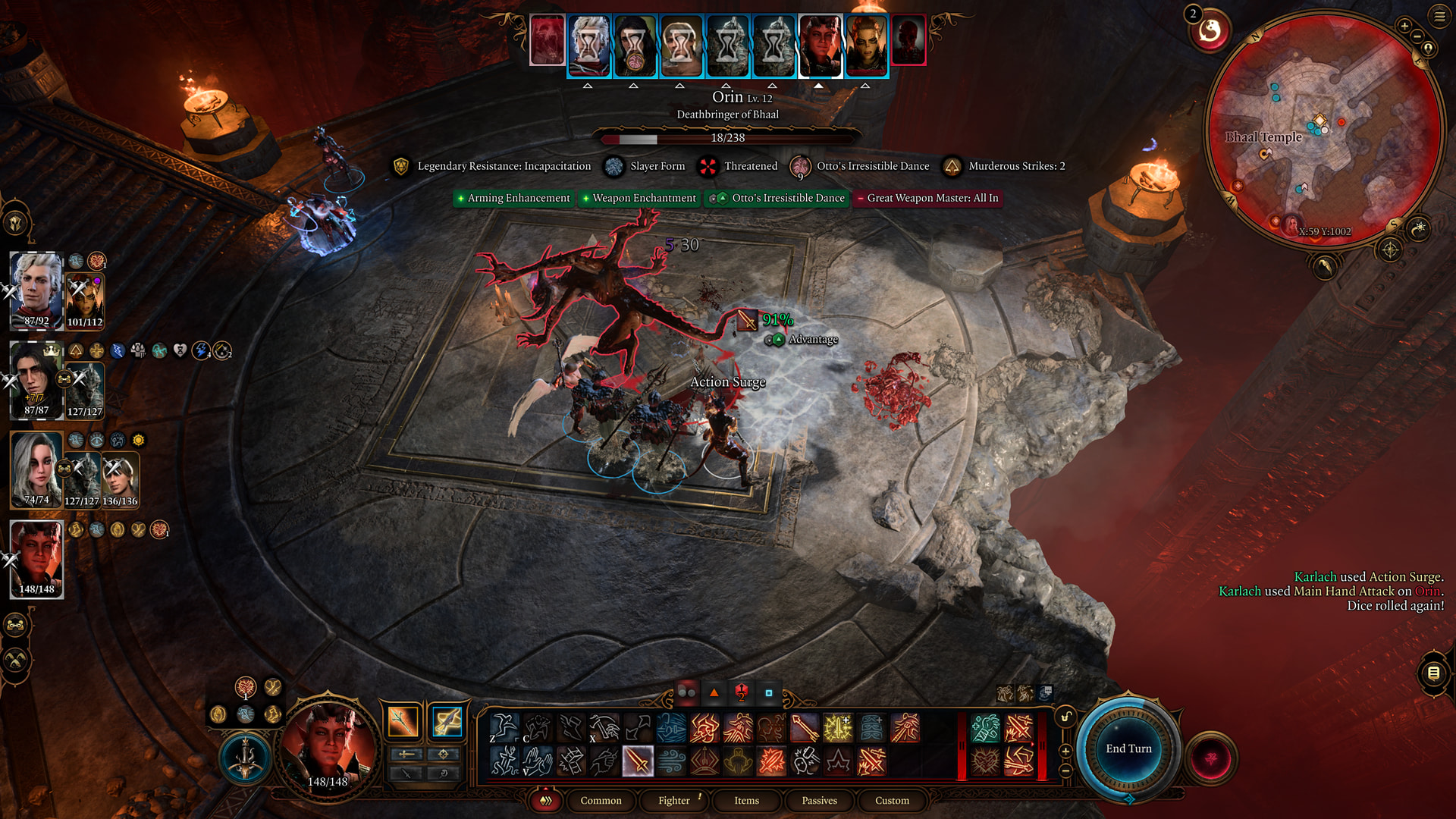Use the Jump ability marked Z
The width and height of the screenshot is (1456, 819).
point(504,727)
